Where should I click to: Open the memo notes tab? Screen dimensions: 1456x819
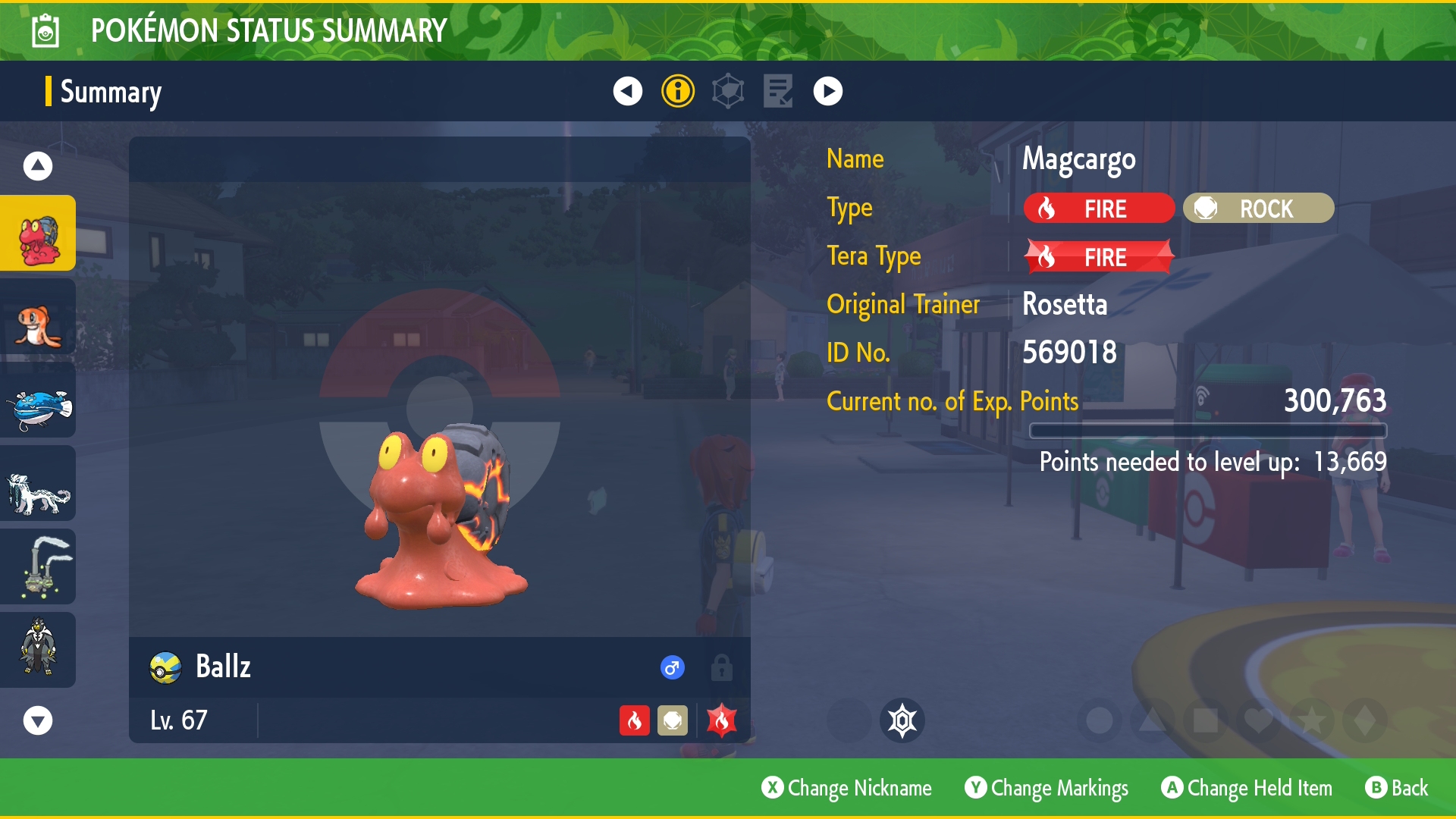point(778,91)
